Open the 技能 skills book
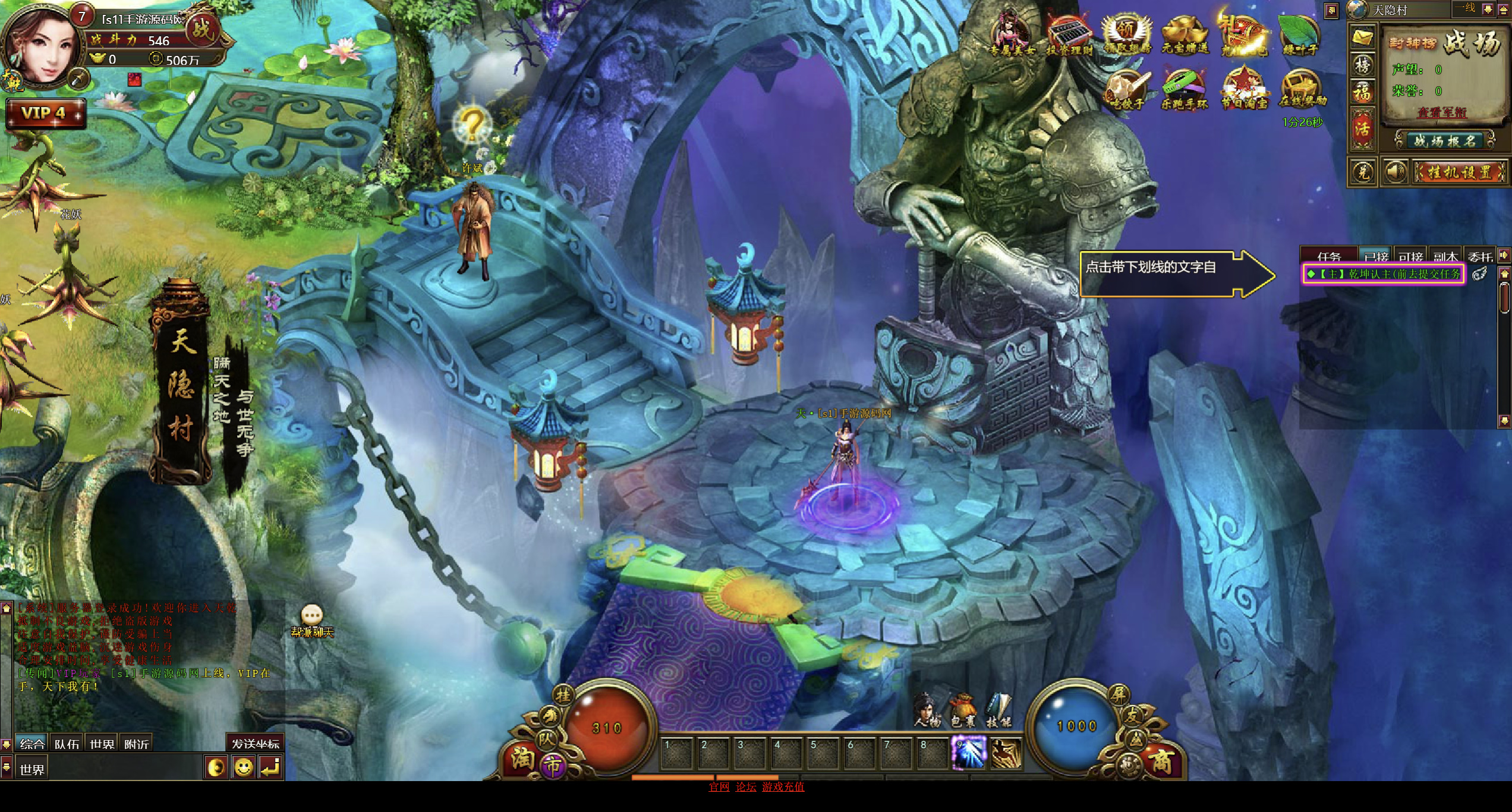Viewport: 1512px width, 812px height. (998, 710)
